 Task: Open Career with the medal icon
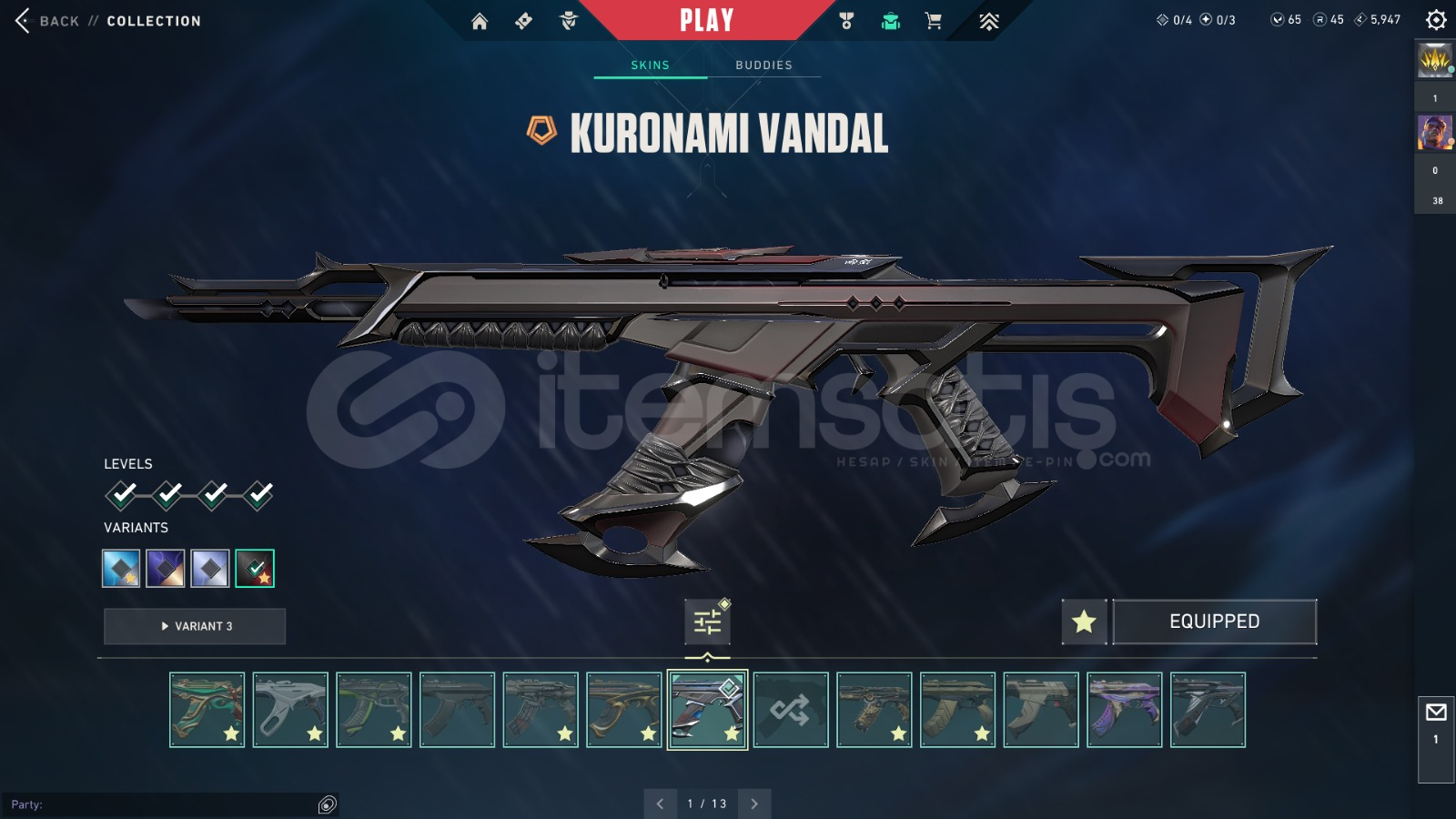coord(844,20)
